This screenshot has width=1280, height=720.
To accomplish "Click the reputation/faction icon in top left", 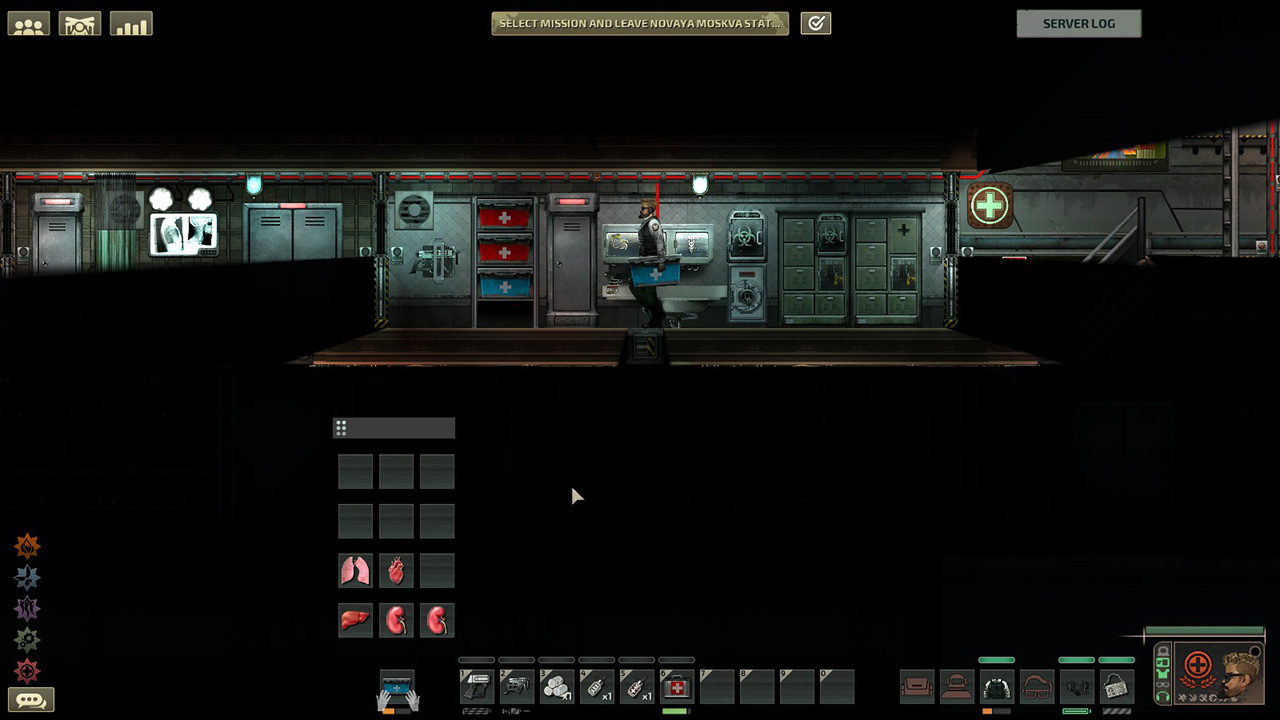I will 80,23.
